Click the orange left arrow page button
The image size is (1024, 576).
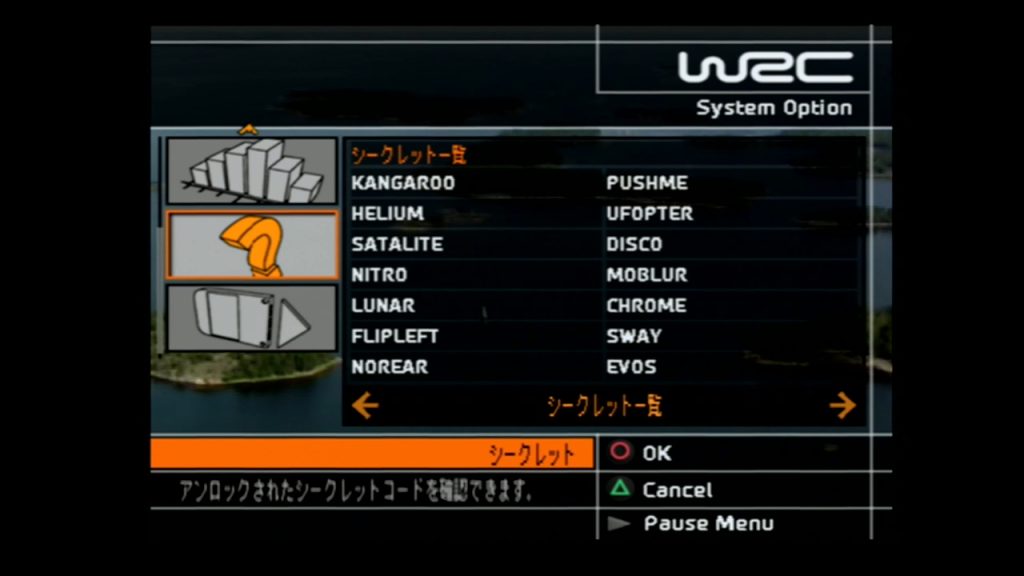tap(366, 405)
